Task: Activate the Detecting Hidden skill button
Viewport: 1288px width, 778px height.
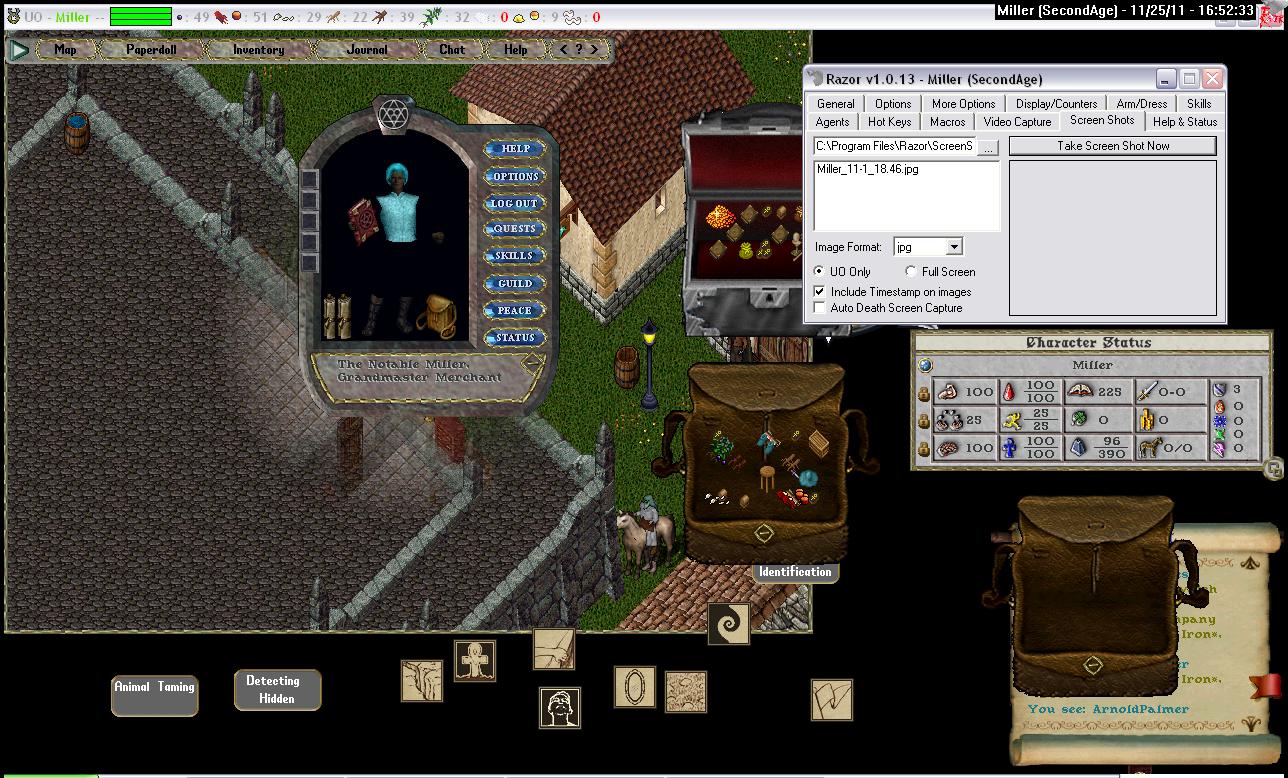Action: tap(277, 690)
